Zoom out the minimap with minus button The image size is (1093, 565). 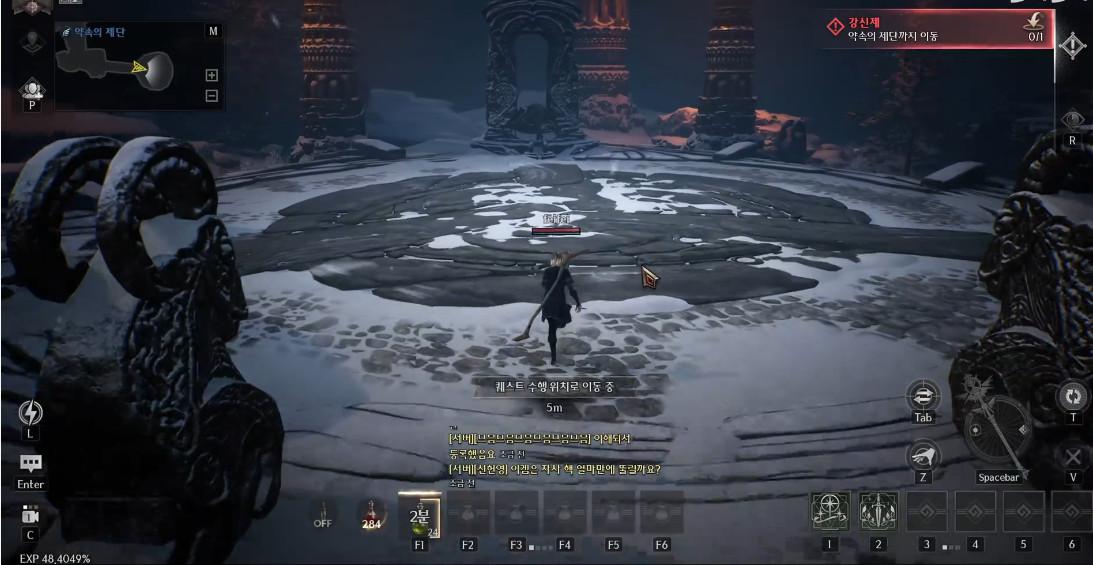click(211, 95)
